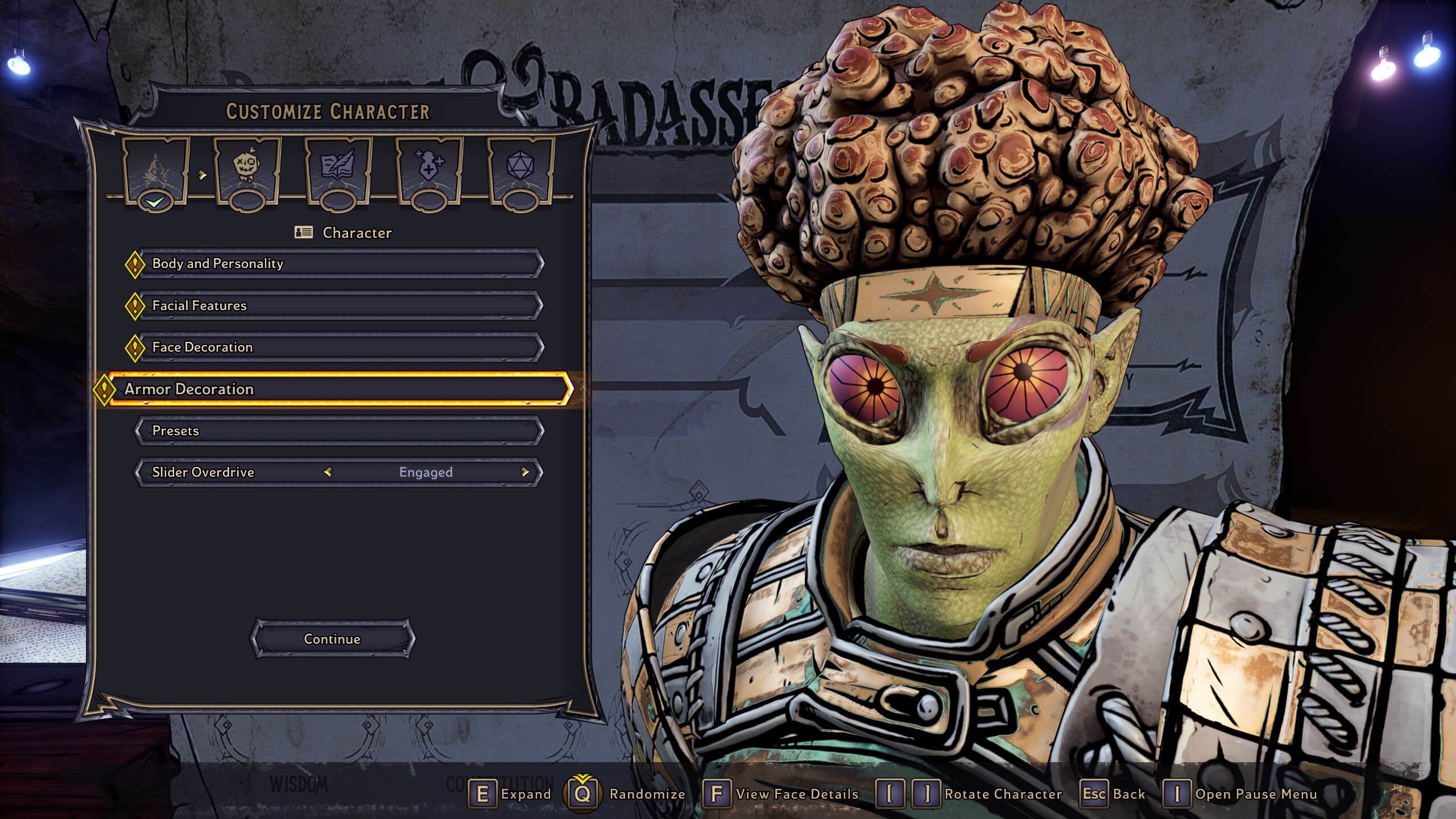Click warning diamond beside Body and Personality
This screenshot has height=819, width=1456.
135,263
